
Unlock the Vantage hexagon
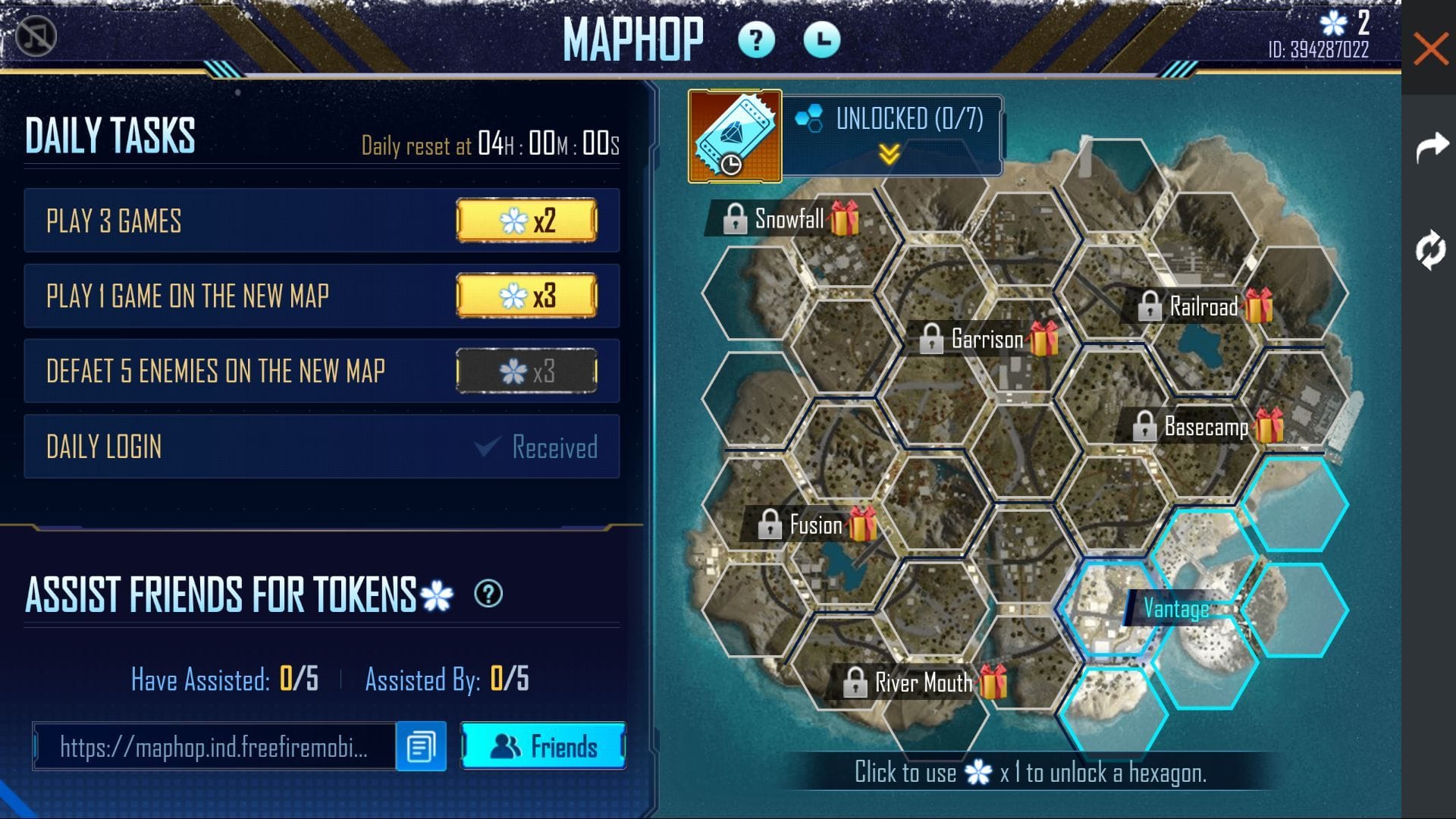(x=1175, y=608)
